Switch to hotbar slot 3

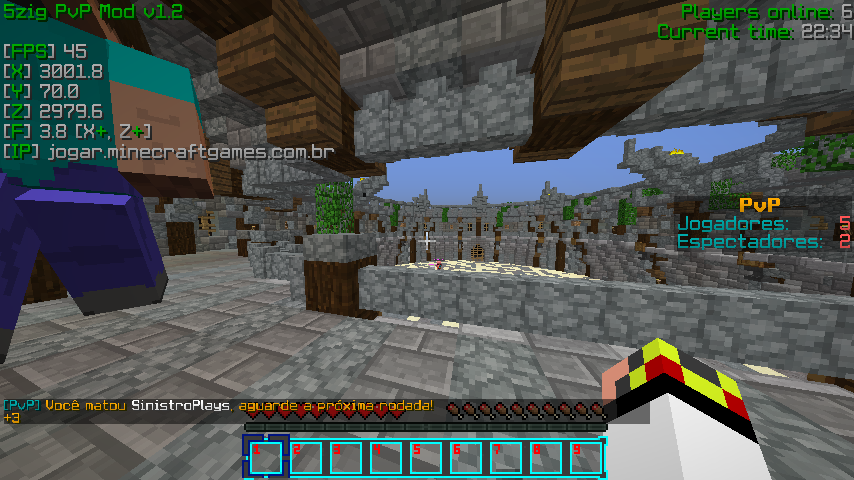point(345,457)
